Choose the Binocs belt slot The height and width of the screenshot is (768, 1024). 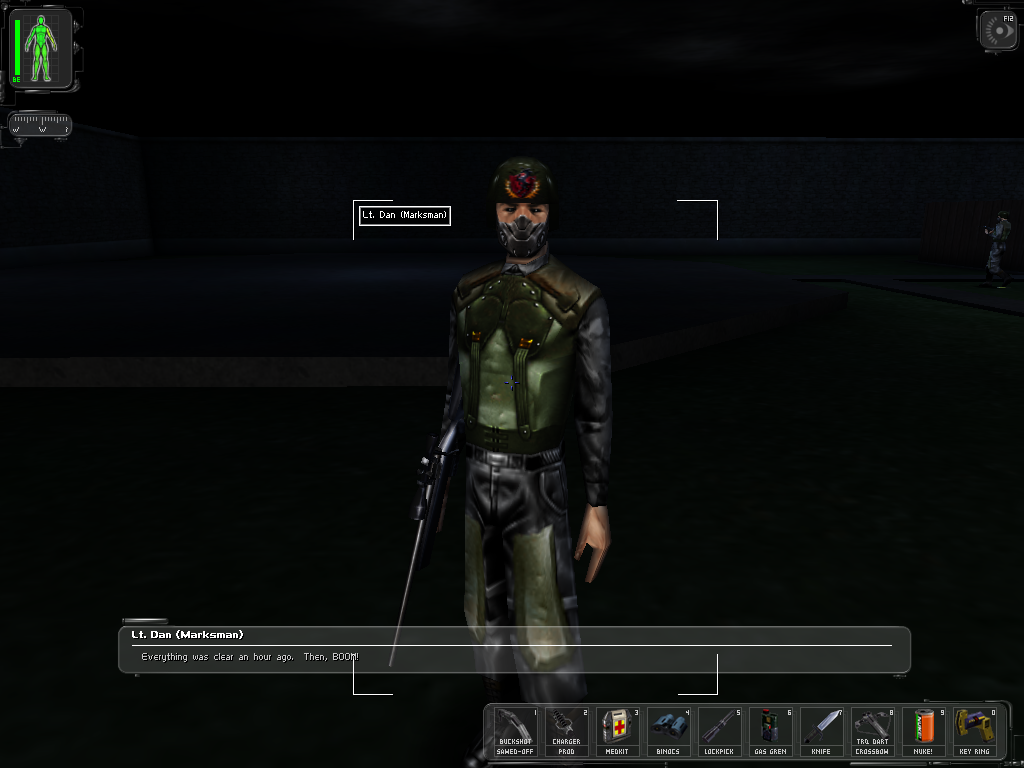tap(668, 731)
